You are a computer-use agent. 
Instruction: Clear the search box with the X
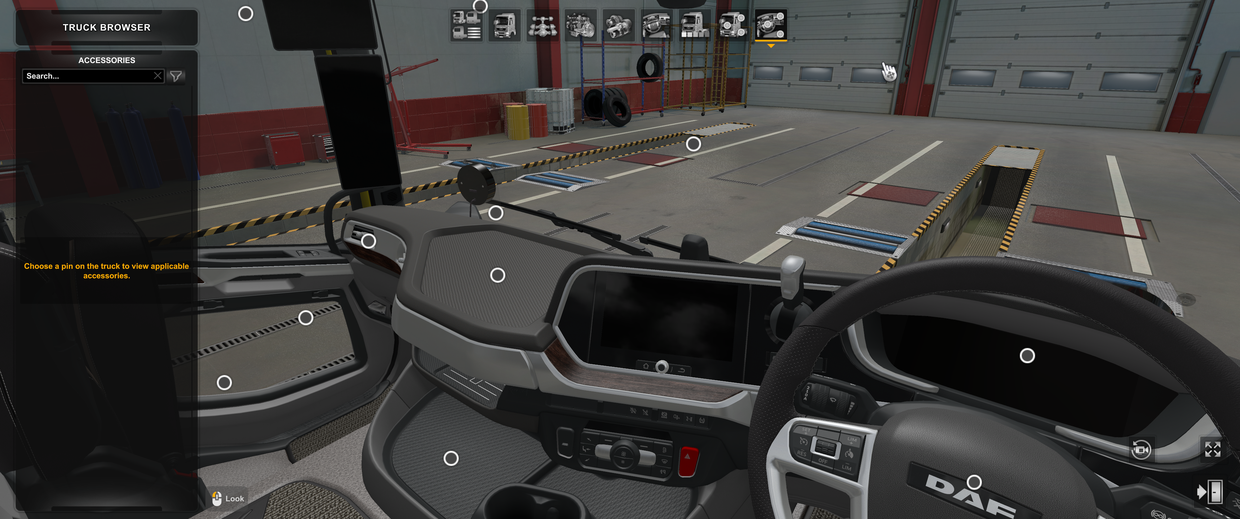(x=157, y=76)
